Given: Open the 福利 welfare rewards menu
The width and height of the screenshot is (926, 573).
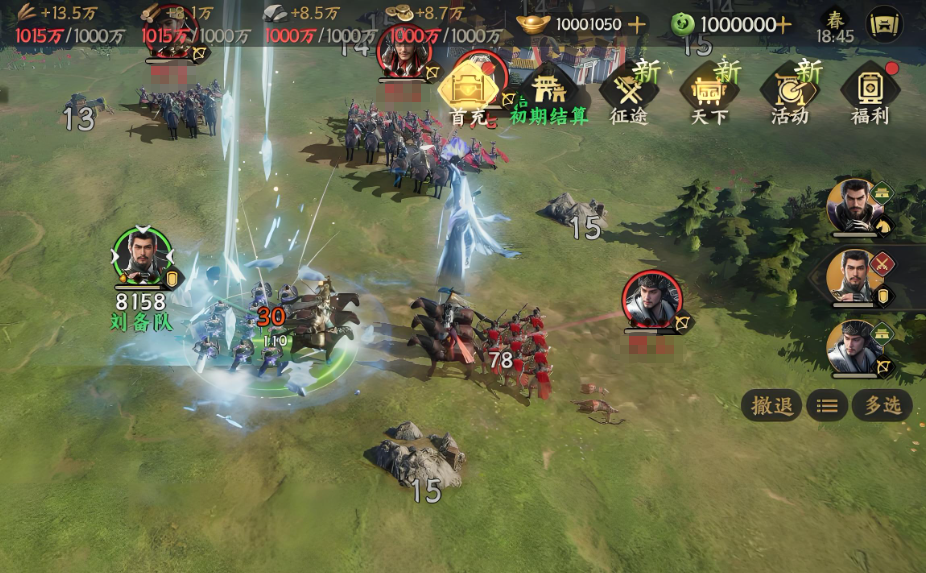Looking at the screenshot, I should (x=869, y=93).
